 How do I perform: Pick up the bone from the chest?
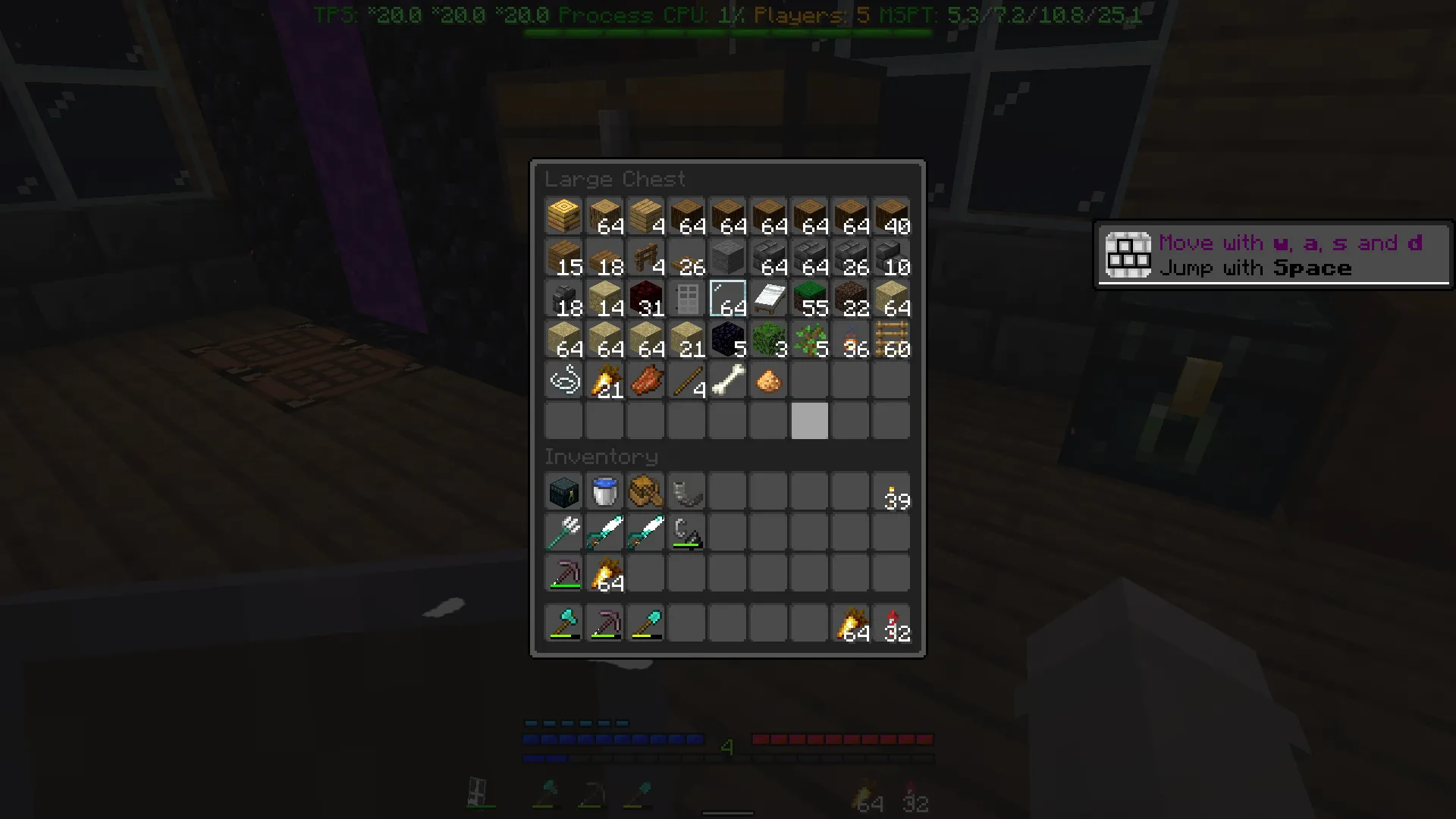coord(727,380)
